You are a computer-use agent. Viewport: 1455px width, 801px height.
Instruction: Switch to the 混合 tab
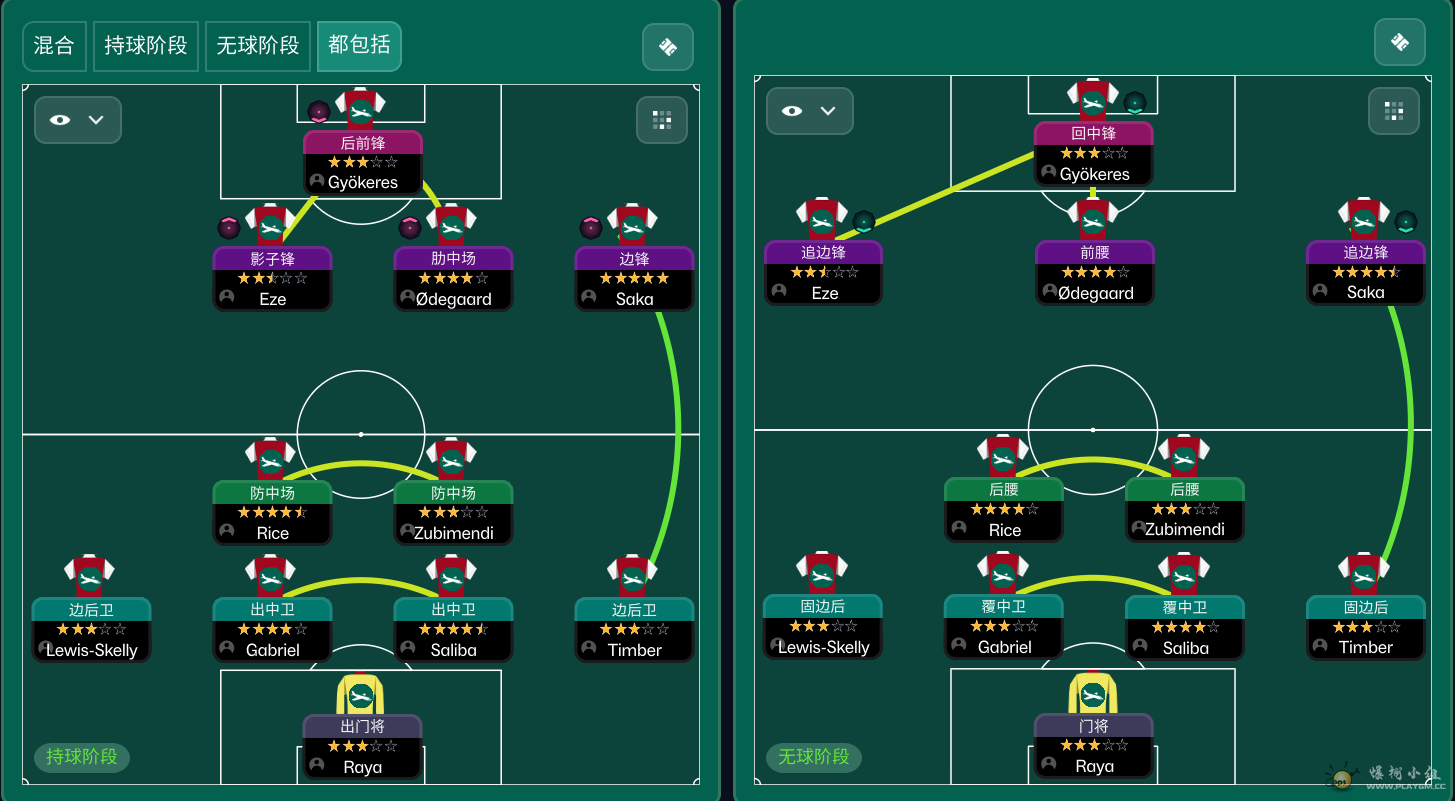tap(53, 46)
